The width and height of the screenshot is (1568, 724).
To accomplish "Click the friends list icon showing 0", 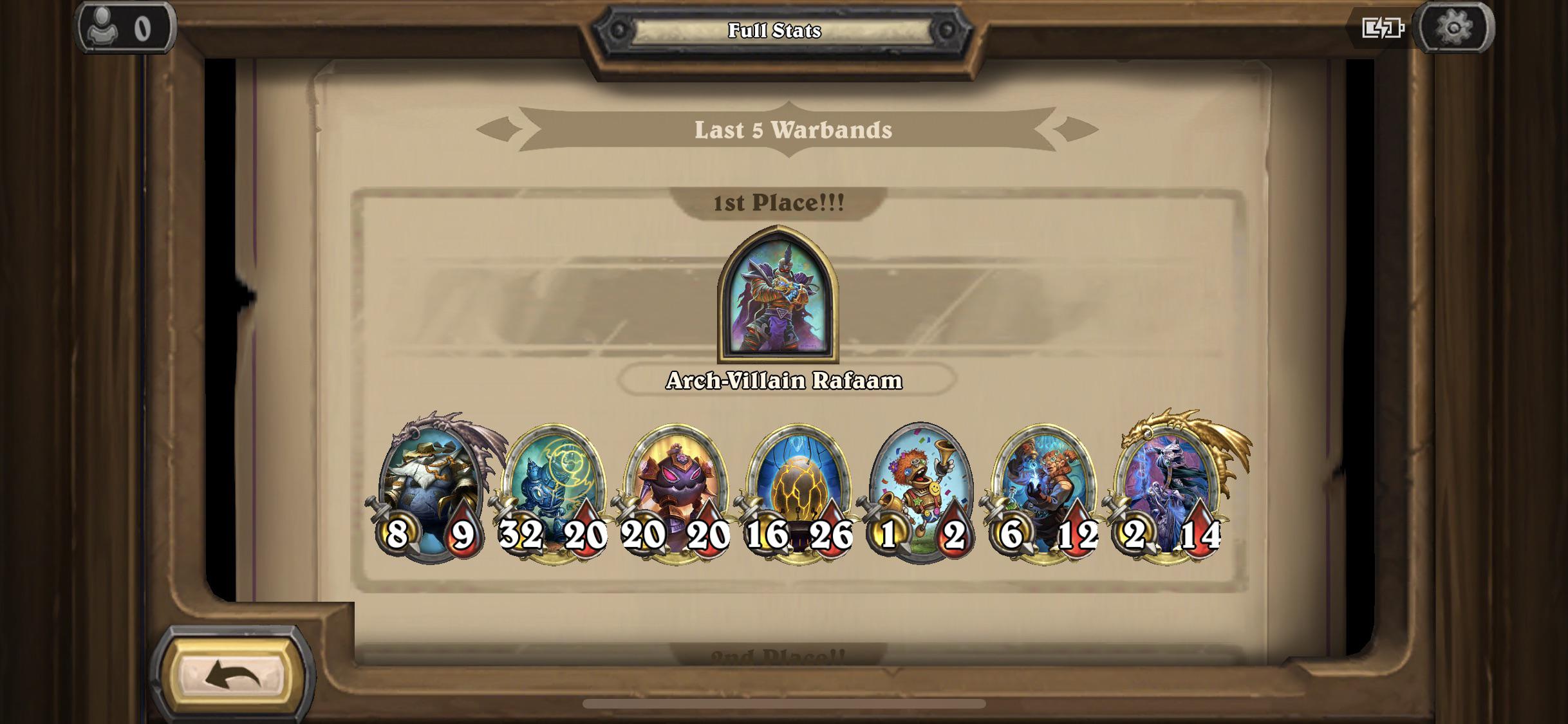I will coord(124,27).
